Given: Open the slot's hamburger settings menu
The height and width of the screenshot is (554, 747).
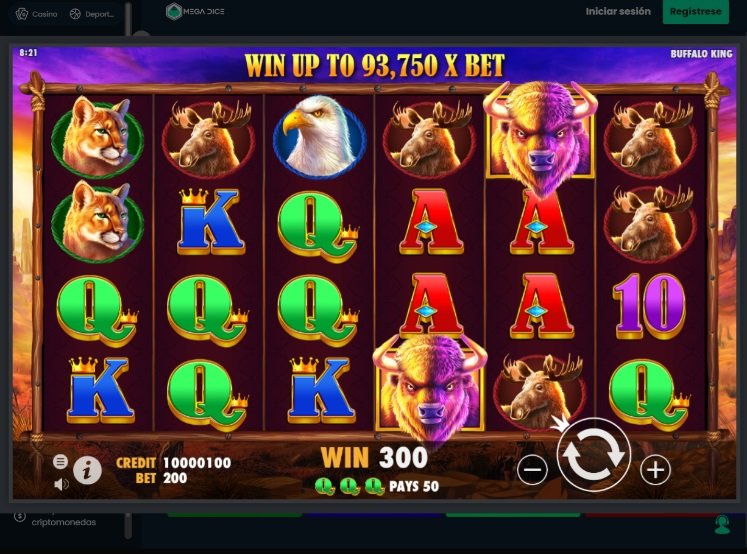Looking at the screenshot, I should coord(61,461).
